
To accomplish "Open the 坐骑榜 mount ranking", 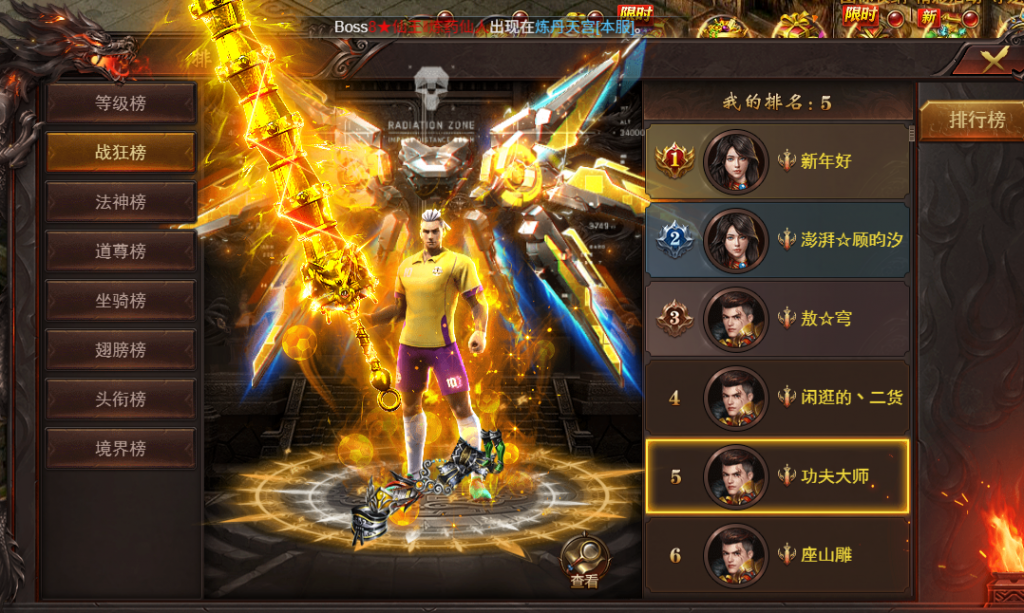I will 120,300.
